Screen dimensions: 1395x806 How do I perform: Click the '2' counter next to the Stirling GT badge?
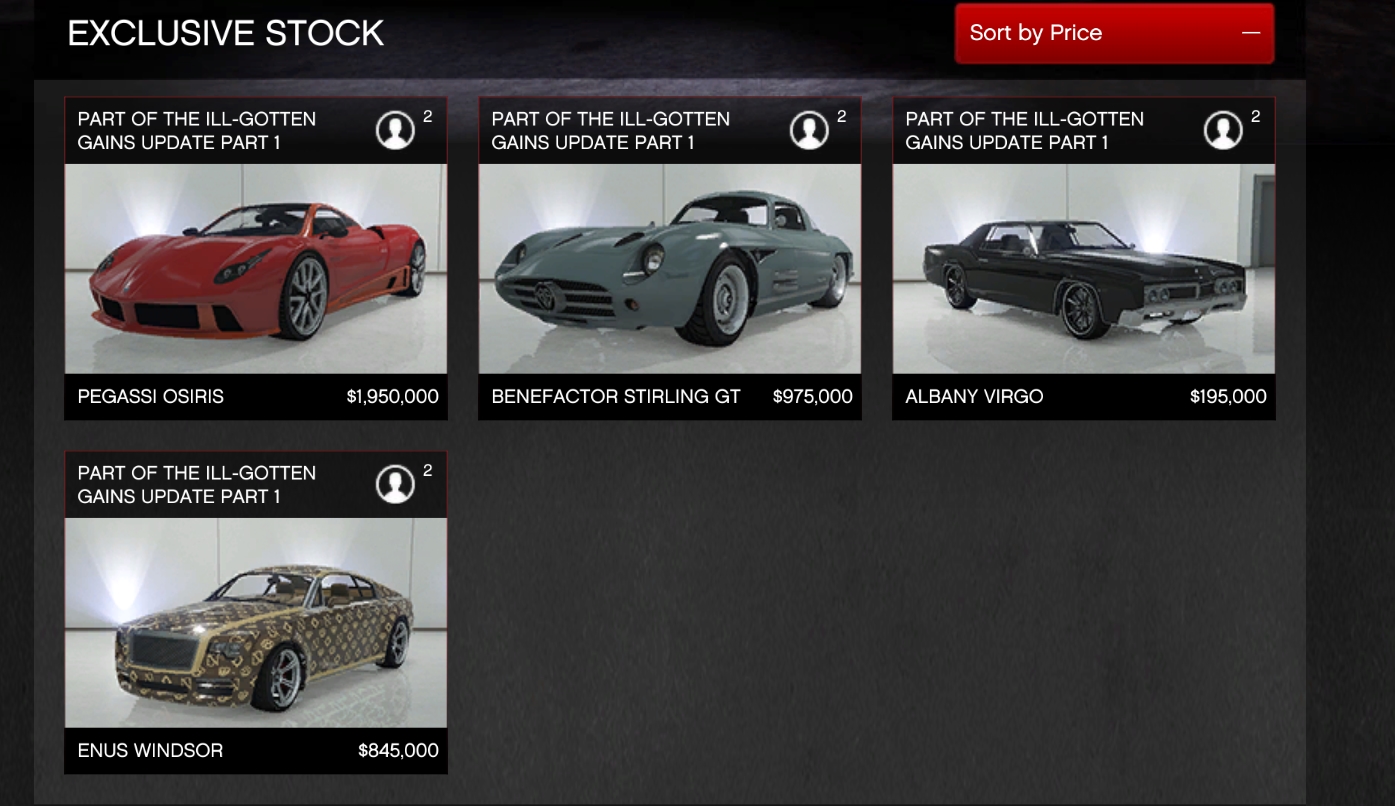pyautogui.click(x=841, y=116)
